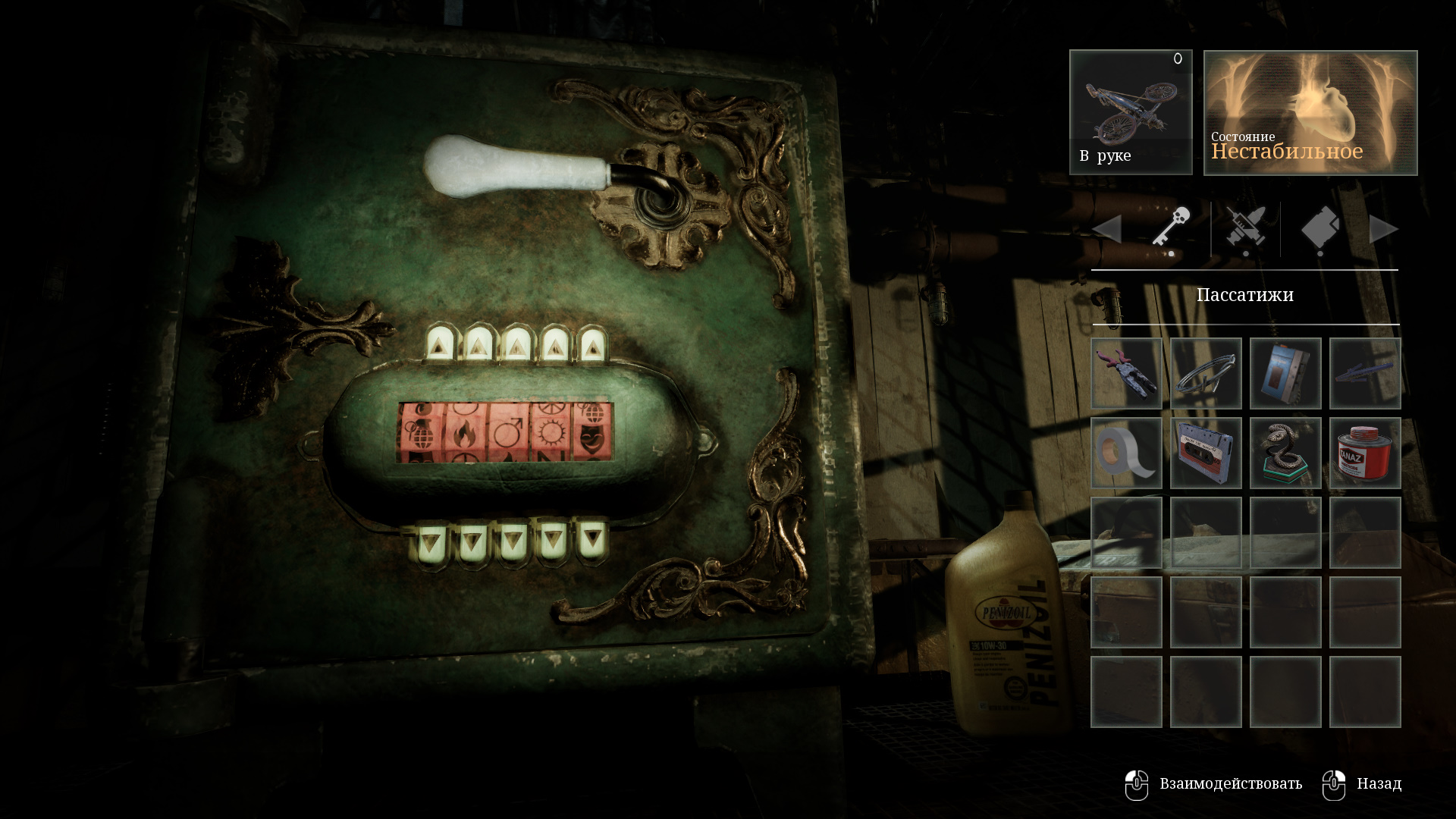
Task: Click the down arrow below the sun dial
Action: pos(552,541)
